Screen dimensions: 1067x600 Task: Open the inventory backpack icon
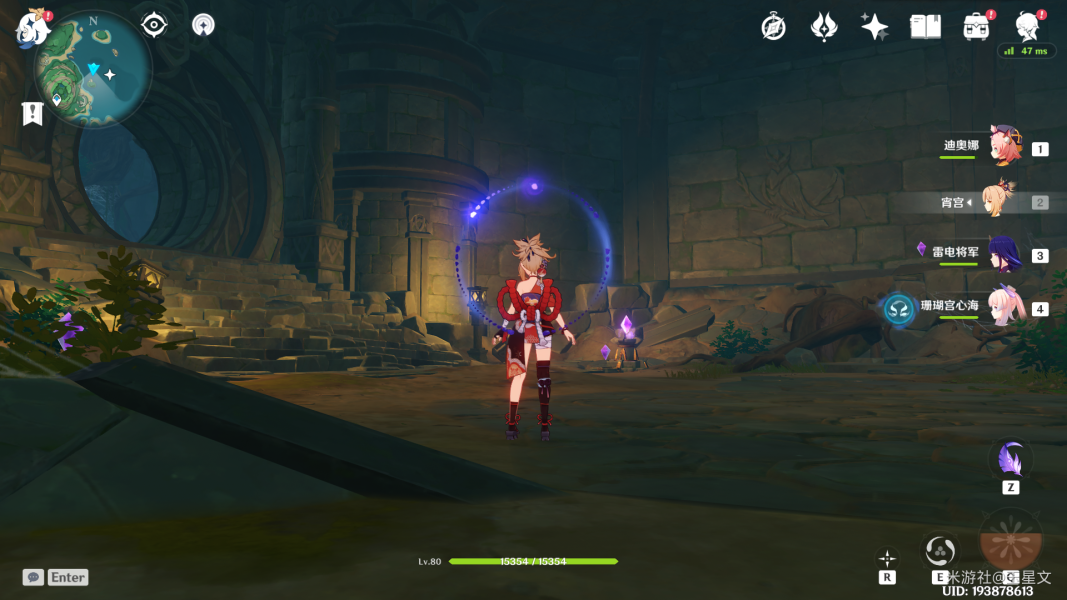click(x=976, y=27)
